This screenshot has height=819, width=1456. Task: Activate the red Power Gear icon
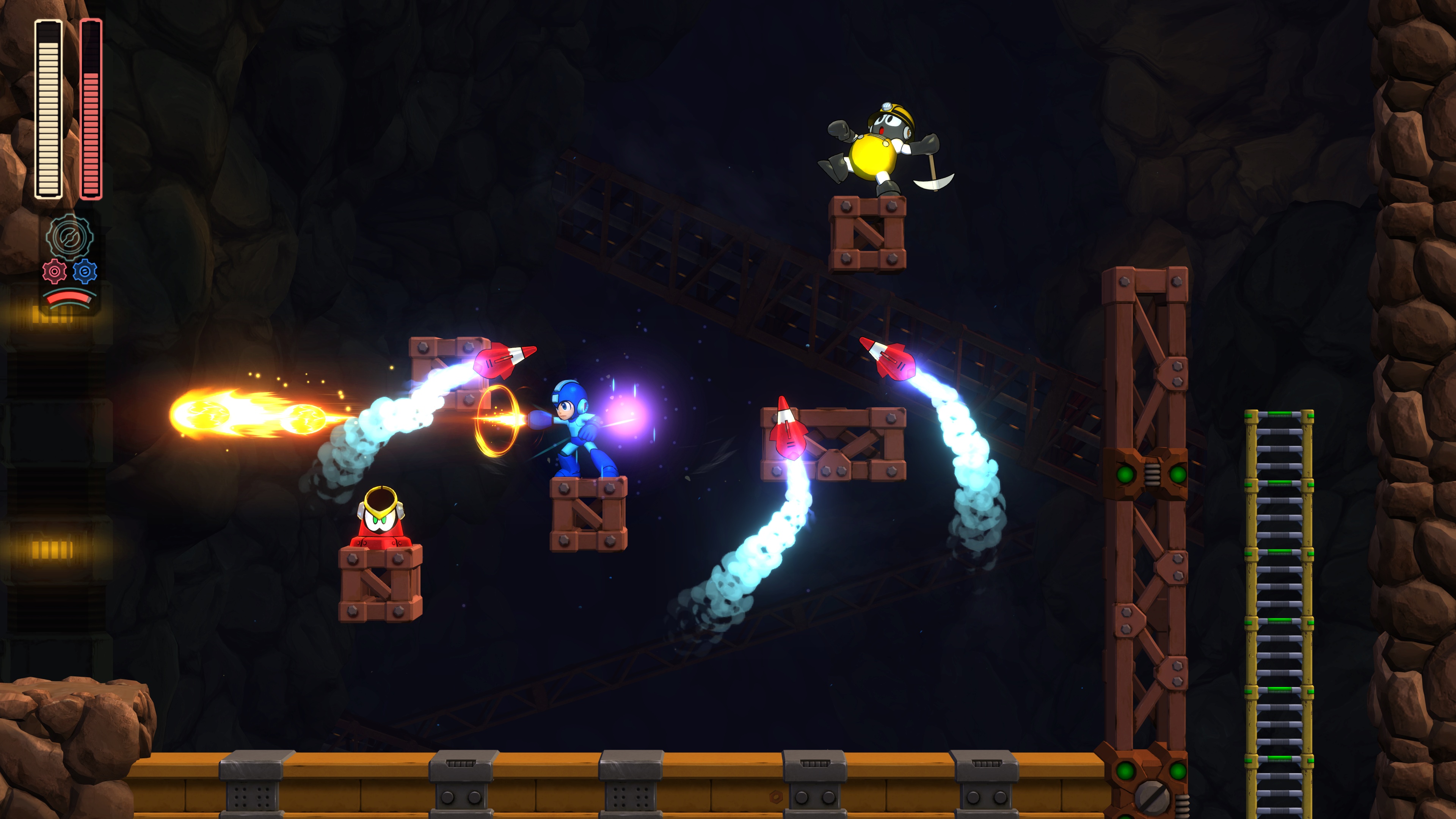click(54, 272)
